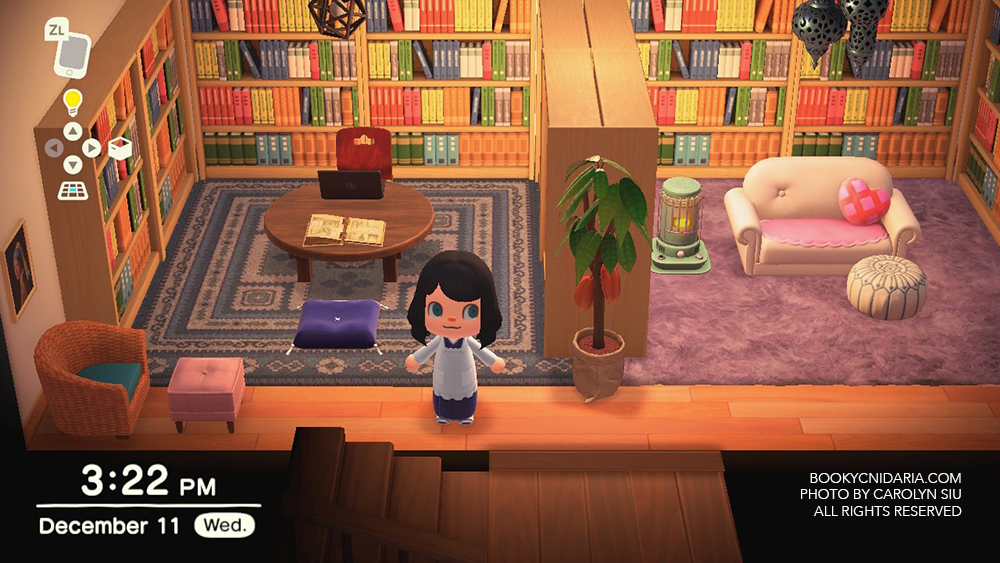Viewport: 1000px width, 563px height.
Task: Visit the BOOKYCNIDARIA.COM watermark link
Action: pyautogui.click(x=885, y=478)
